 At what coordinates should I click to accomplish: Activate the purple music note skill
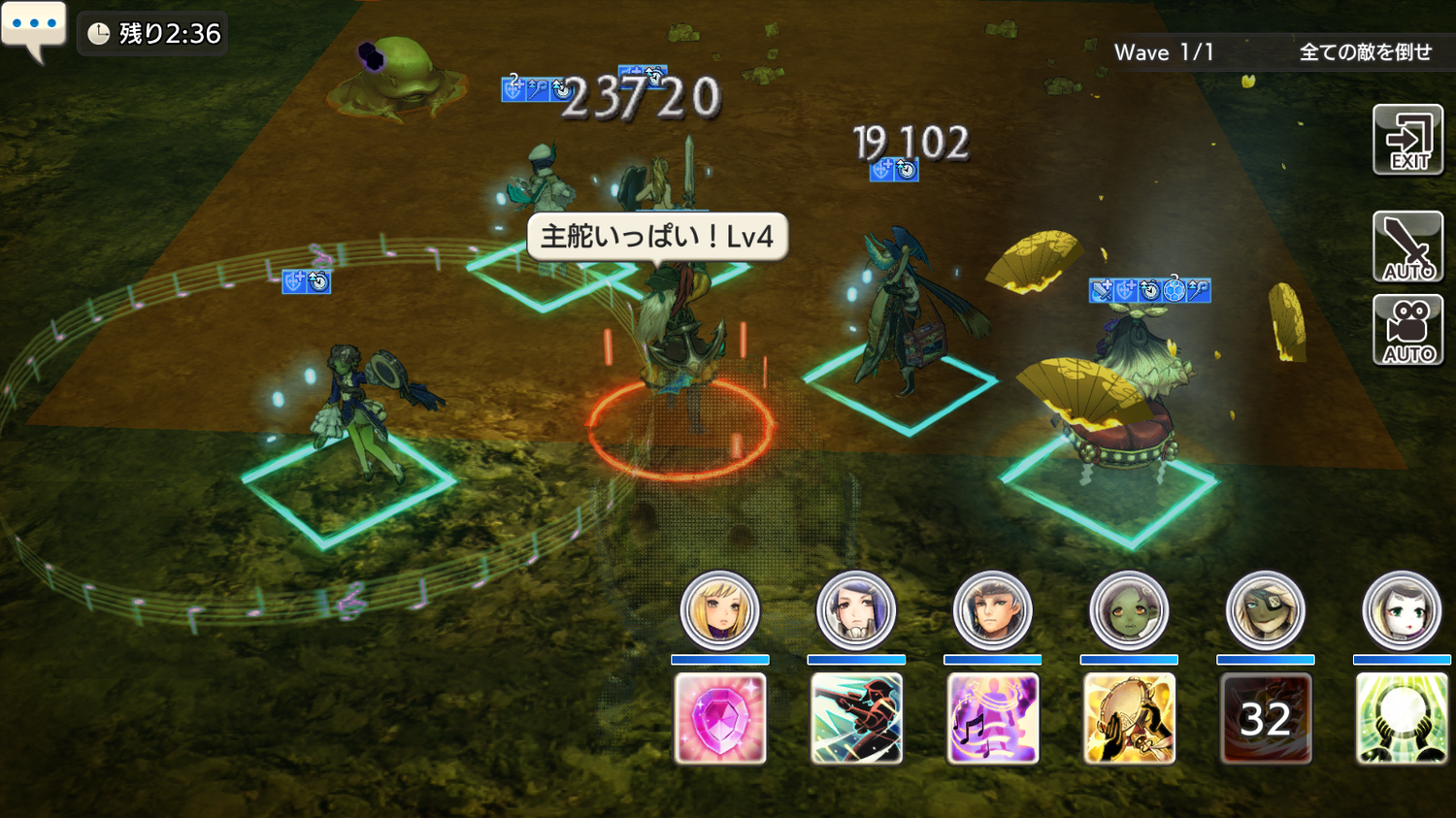click(x=992, y=718)
